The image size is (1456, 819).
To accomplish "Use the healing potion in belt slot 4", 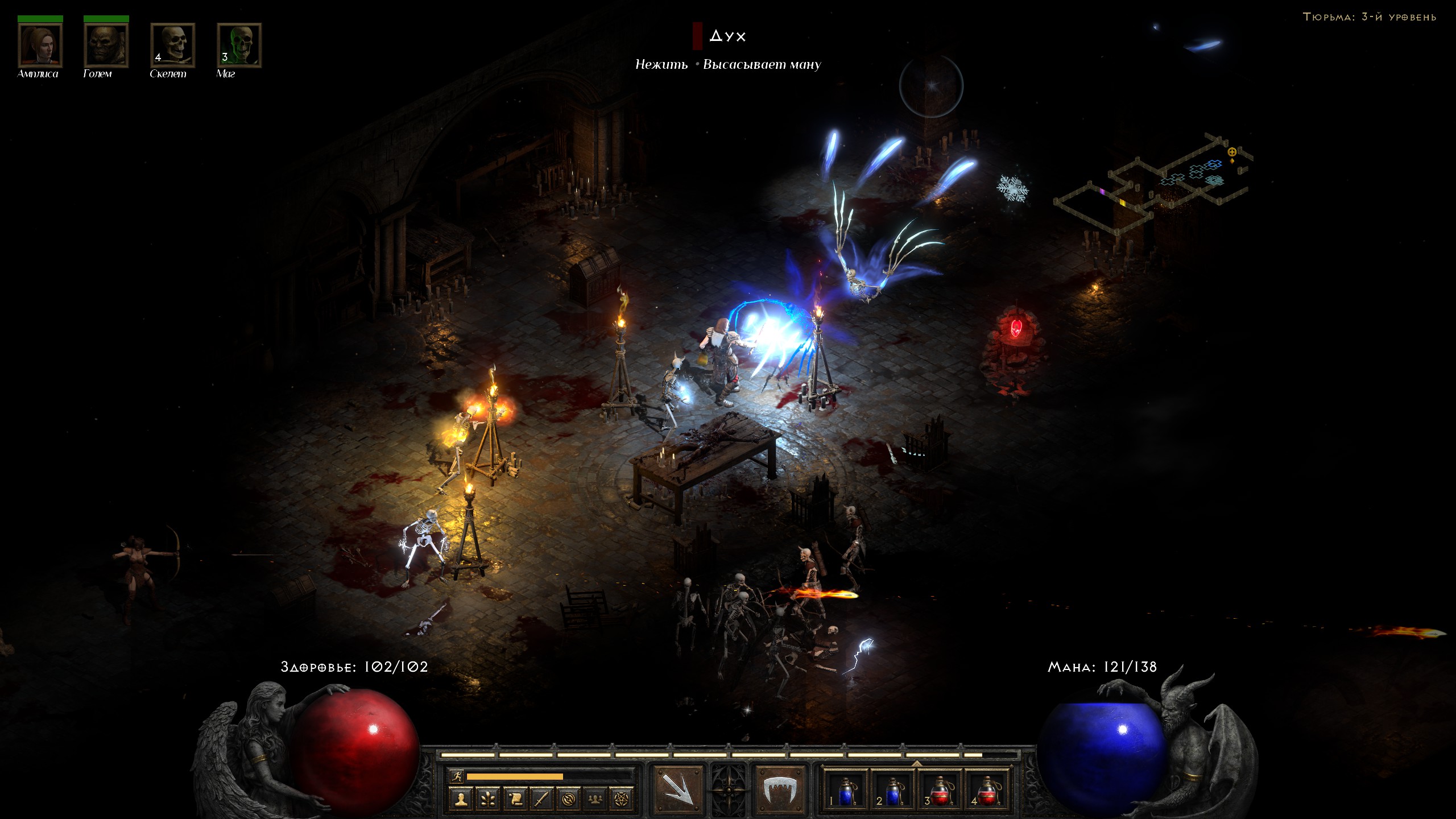I will point(987,790).
